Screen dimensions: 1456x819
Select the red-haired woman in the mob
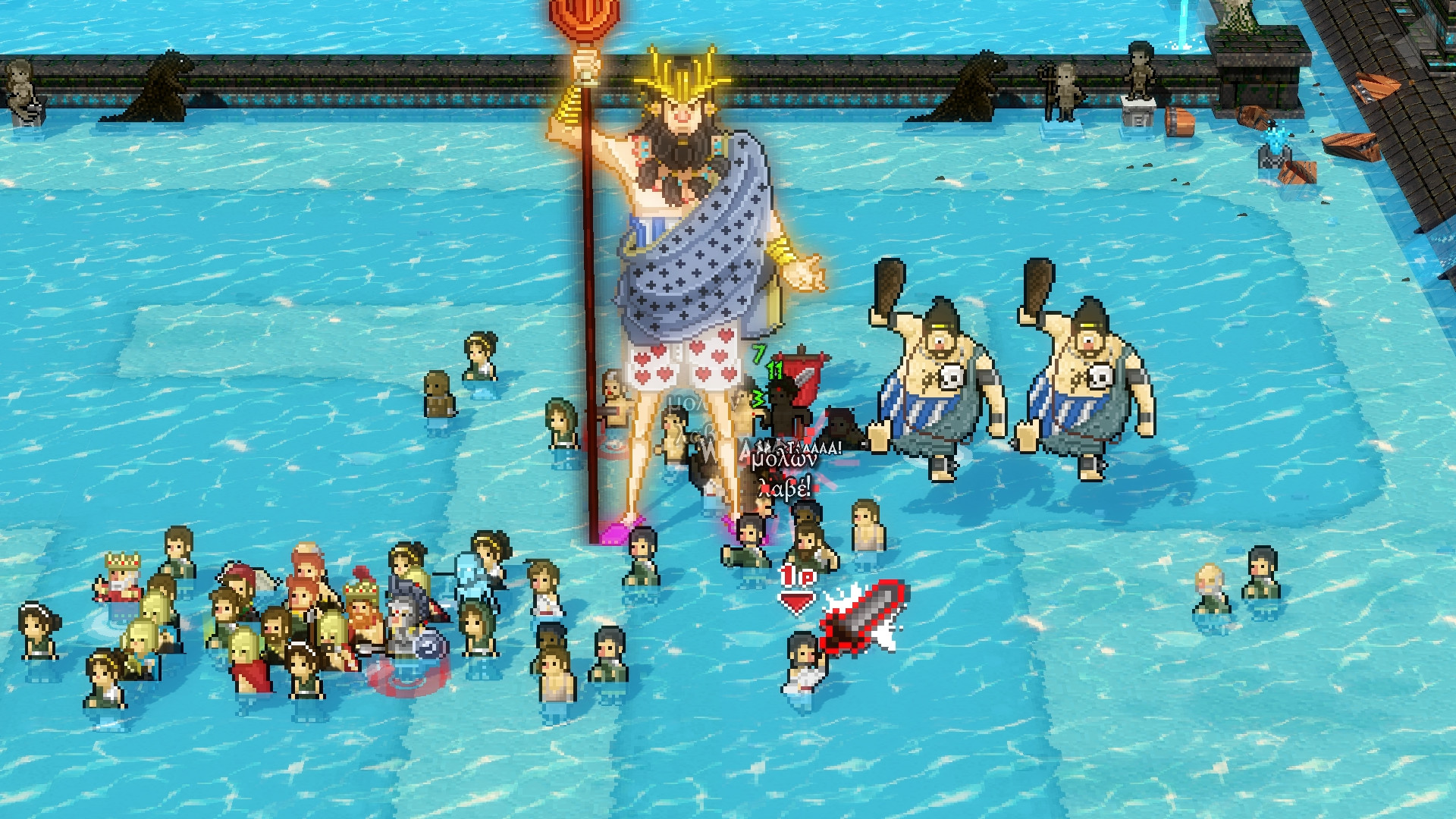tap(306, 570)
